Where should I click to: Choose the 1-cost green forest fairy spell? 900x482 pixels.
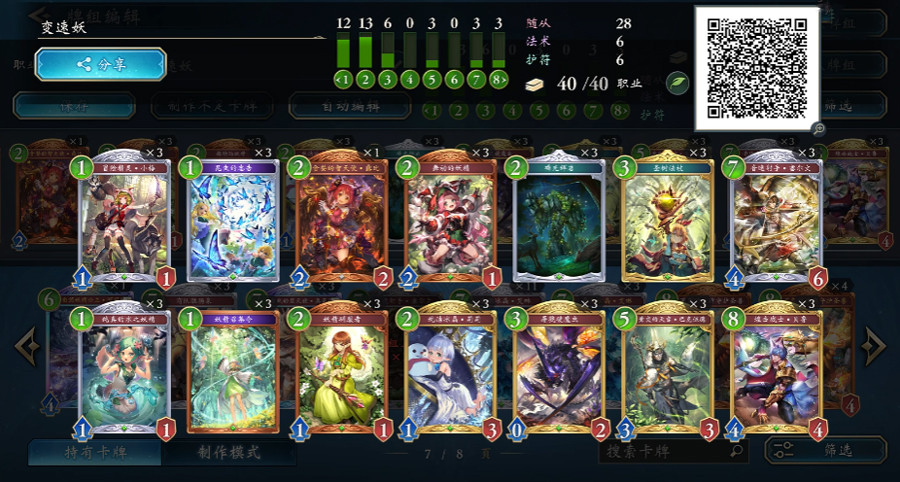tap(234, 370)
